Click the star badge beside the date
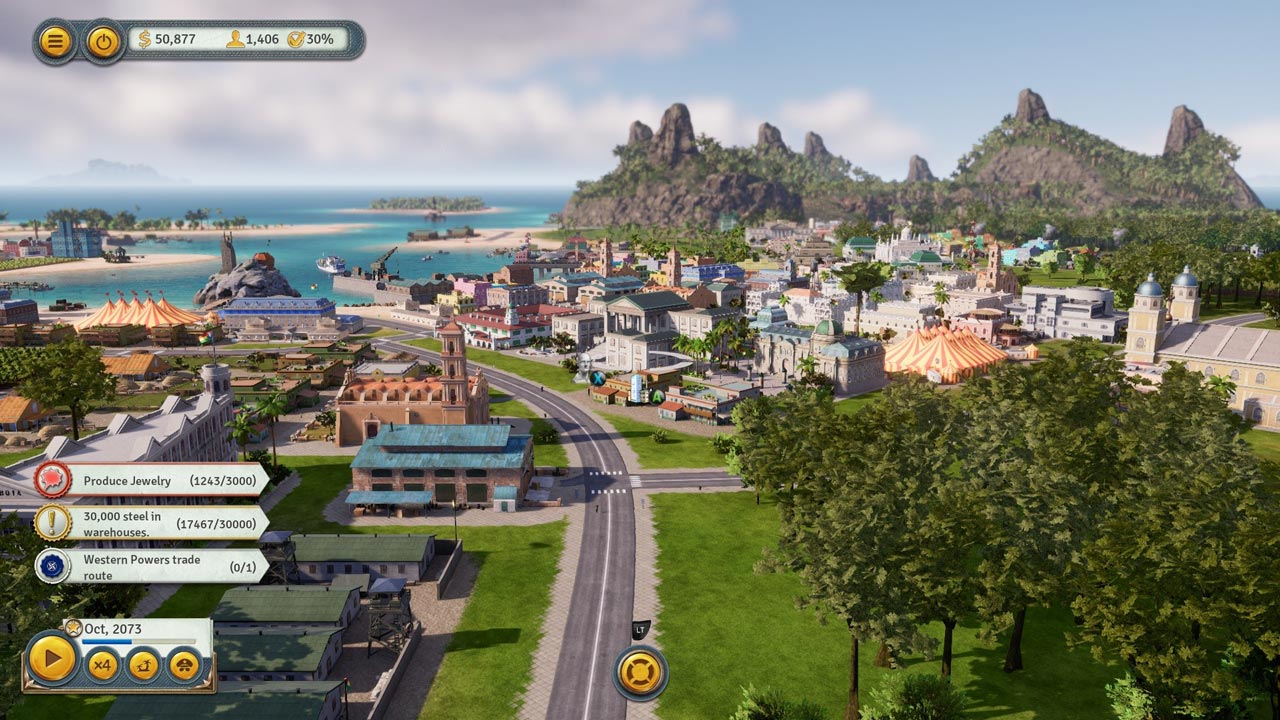The height and width of the screenshot is (720, 1280). tap(73, 628)
